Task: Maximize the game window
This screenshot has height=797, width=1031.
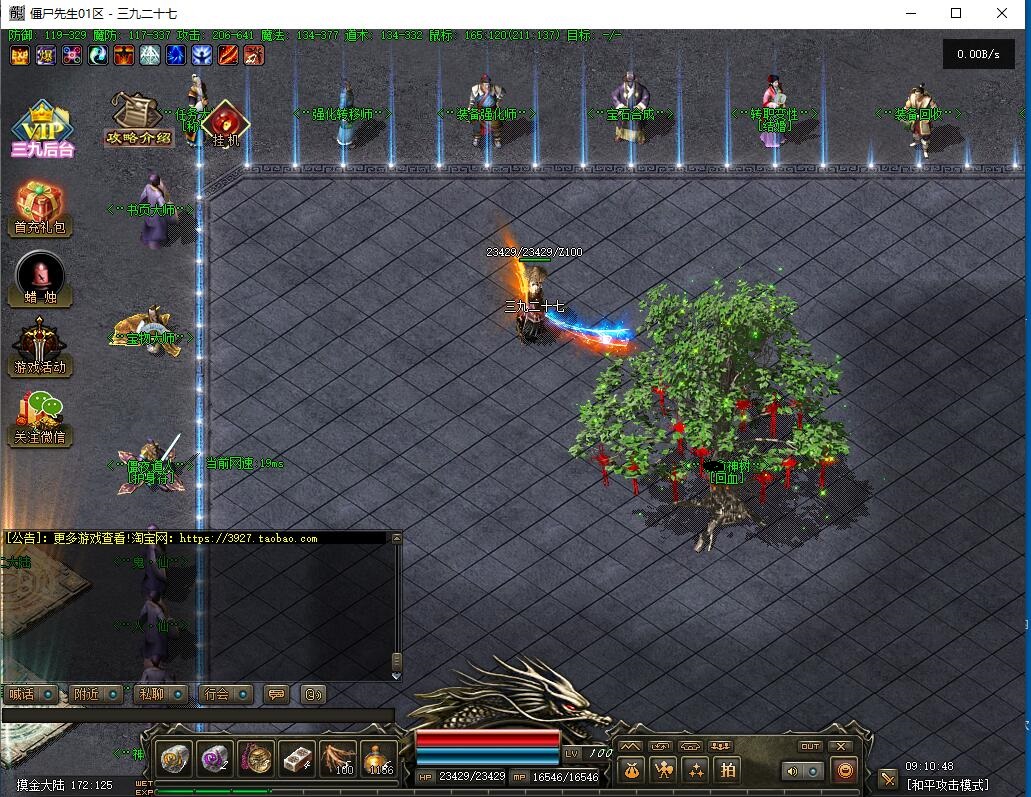Action: click(x=956, y=13)
